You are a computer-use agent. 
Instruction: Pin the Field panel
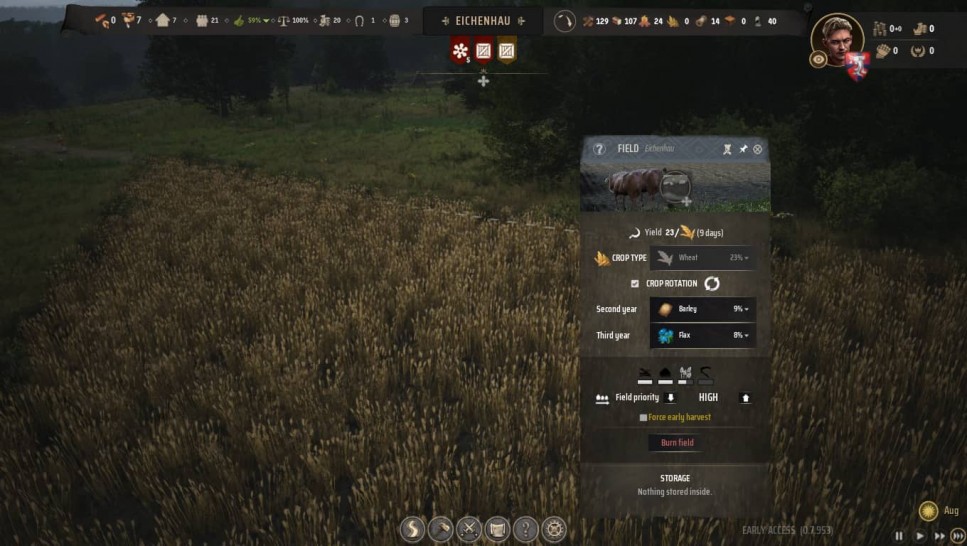[742, 149]
